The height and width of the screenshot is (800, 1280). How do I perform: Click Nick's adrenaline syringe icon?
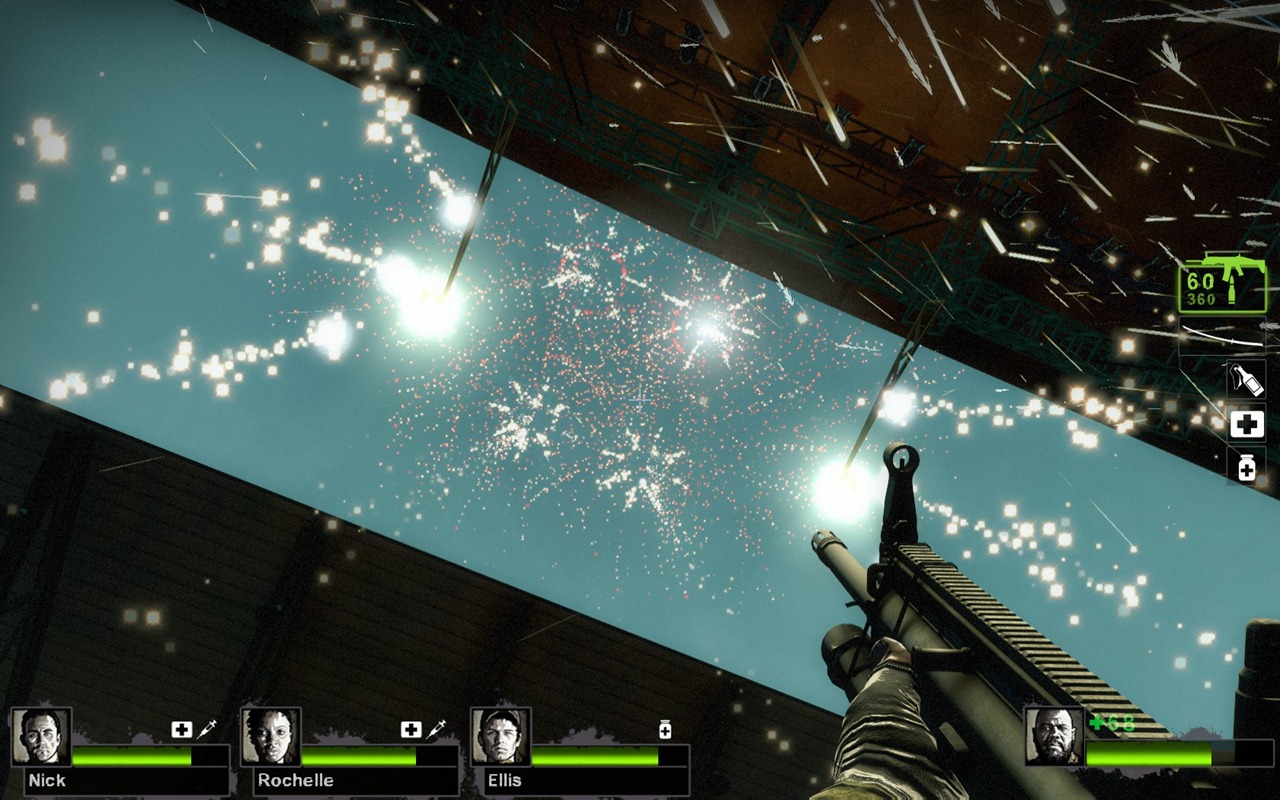click(x=207, y=730)
